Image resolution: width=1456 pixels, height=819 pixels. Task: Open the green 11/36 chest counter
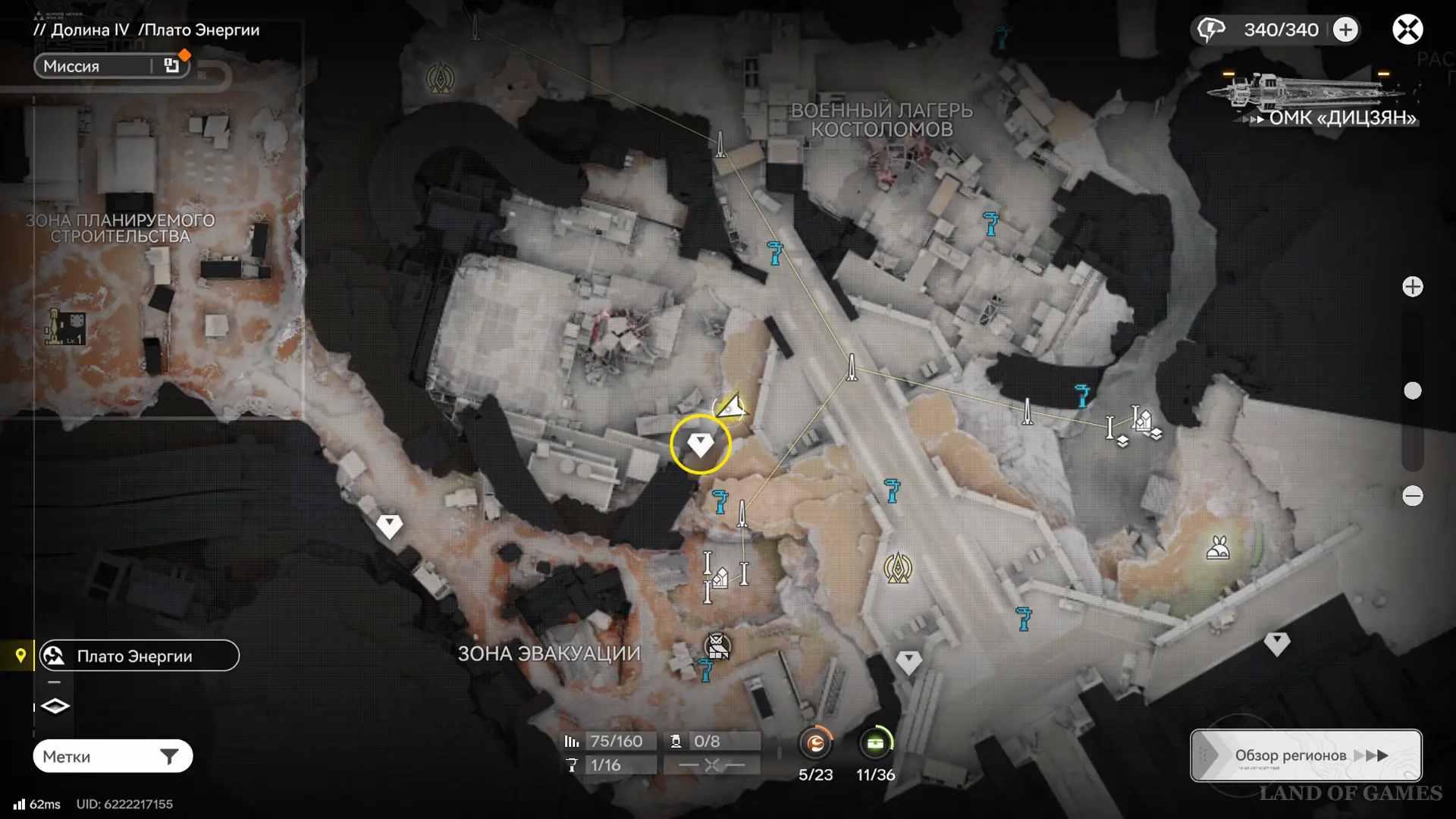pyautogui.click(x=875, y=744)
